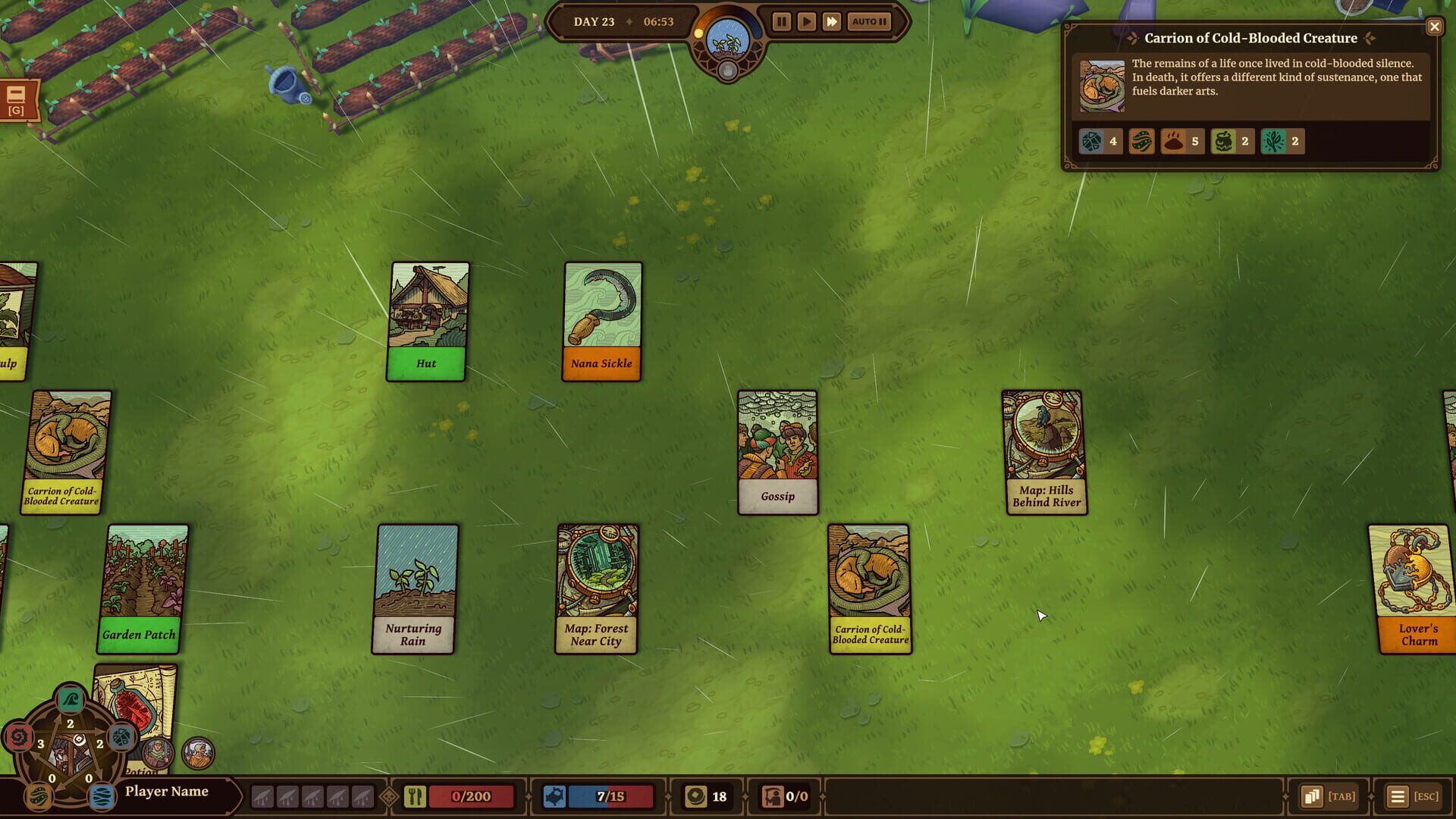The image size is (1456, 819).
Task: Open the guidebook tab on the left edge
Action: tap(17, 99)
